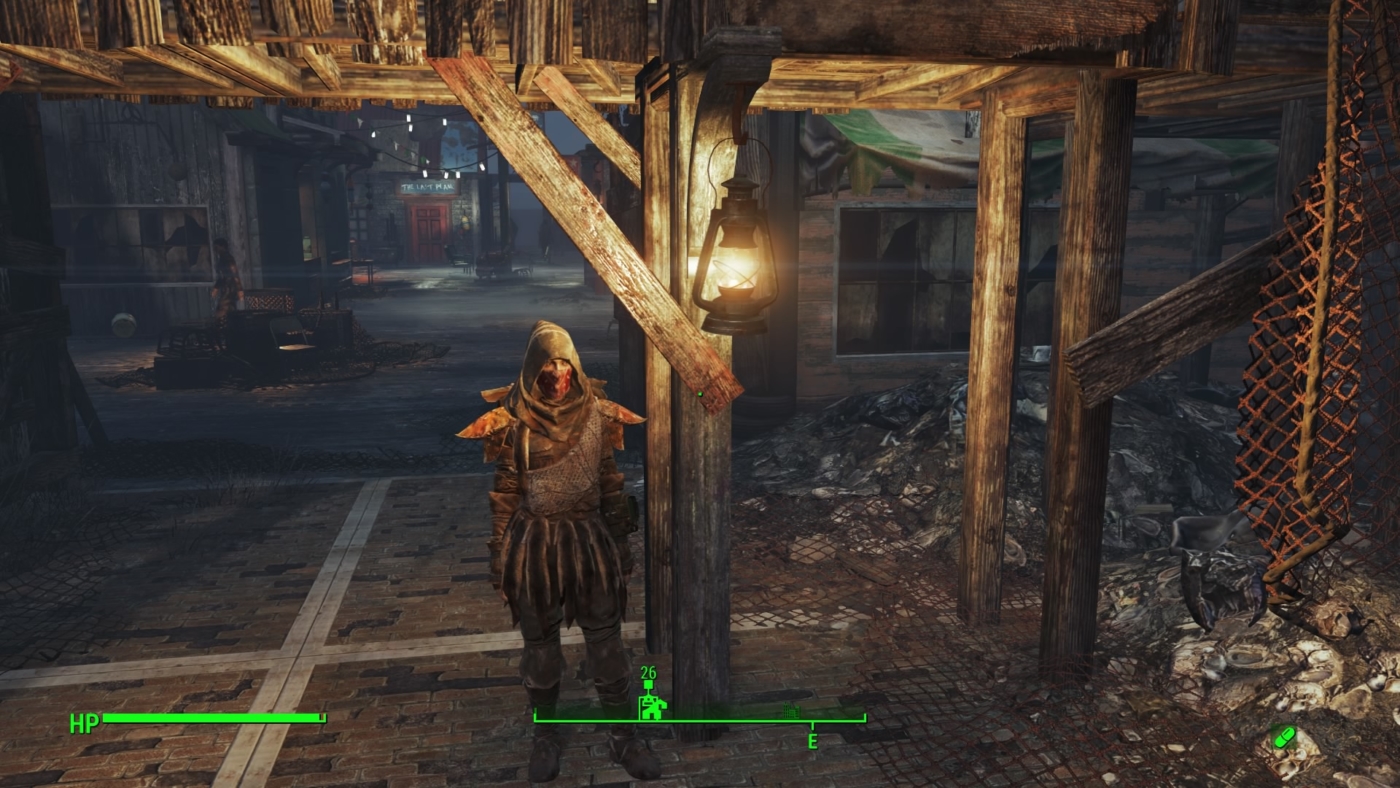This screenshot has height=788, width=1400.
Task: Select the robot-shaped settlement icon on the compass
Action: [653, 706]
